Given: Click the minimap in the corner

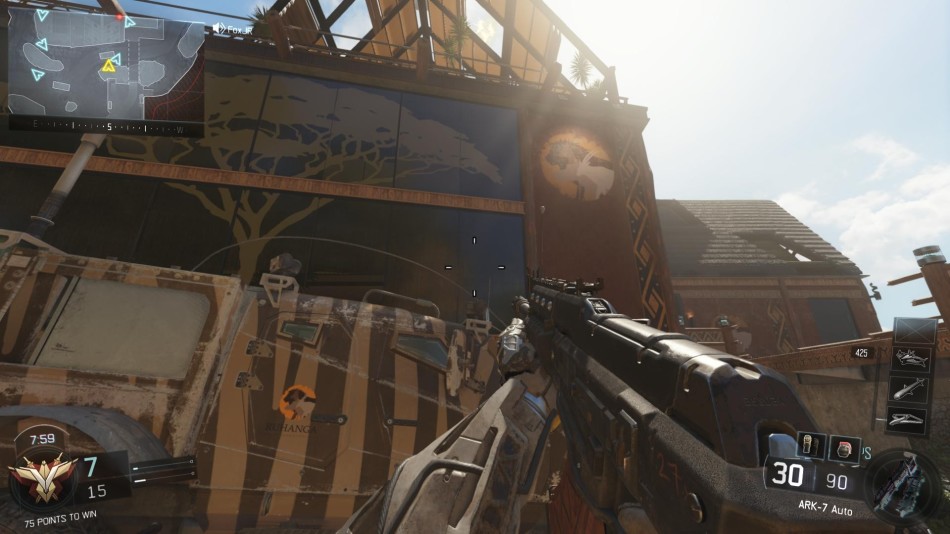Looking at the screenshot, I should click(105, 66).
